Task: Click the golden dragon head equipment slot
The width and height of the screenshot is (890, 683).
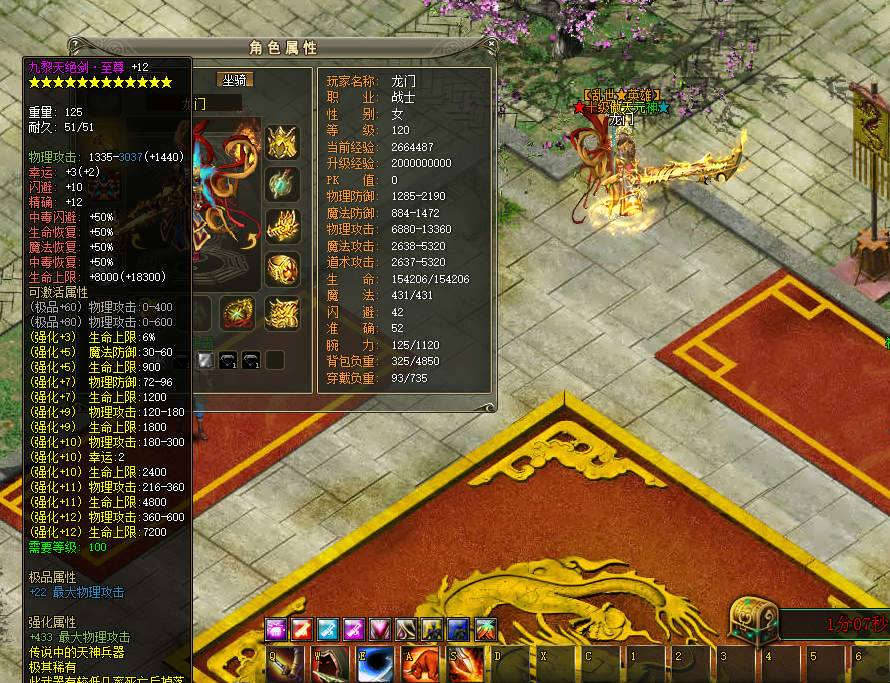Action: [x=282, y=226]
